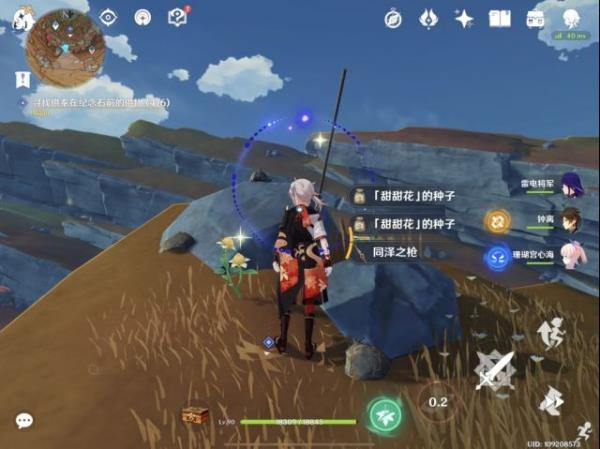Open the Adventurer Handbook book icon
The width and height of the screenshot is (600, 449).
click(499, 18)
